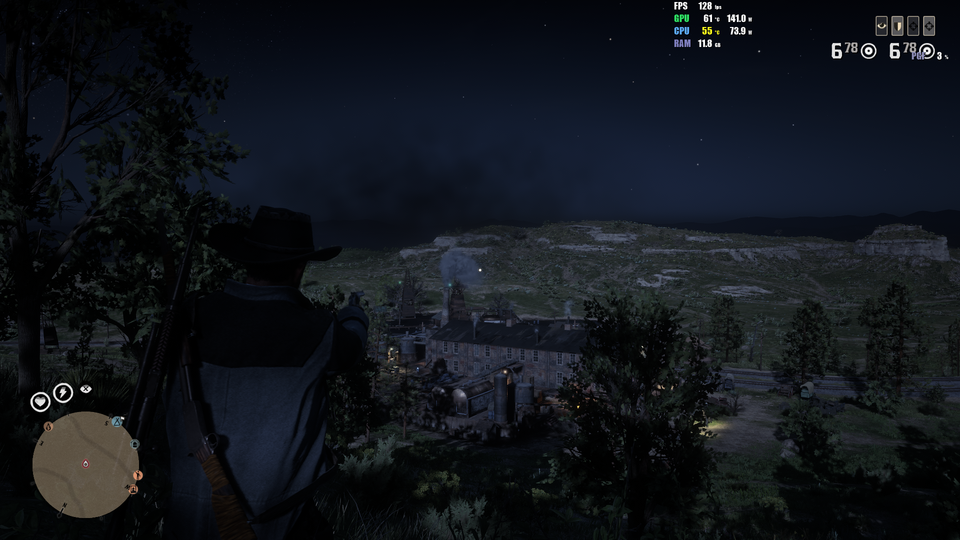
Task: Click the red player marker on the minimap
Action: tap(85, 464)
